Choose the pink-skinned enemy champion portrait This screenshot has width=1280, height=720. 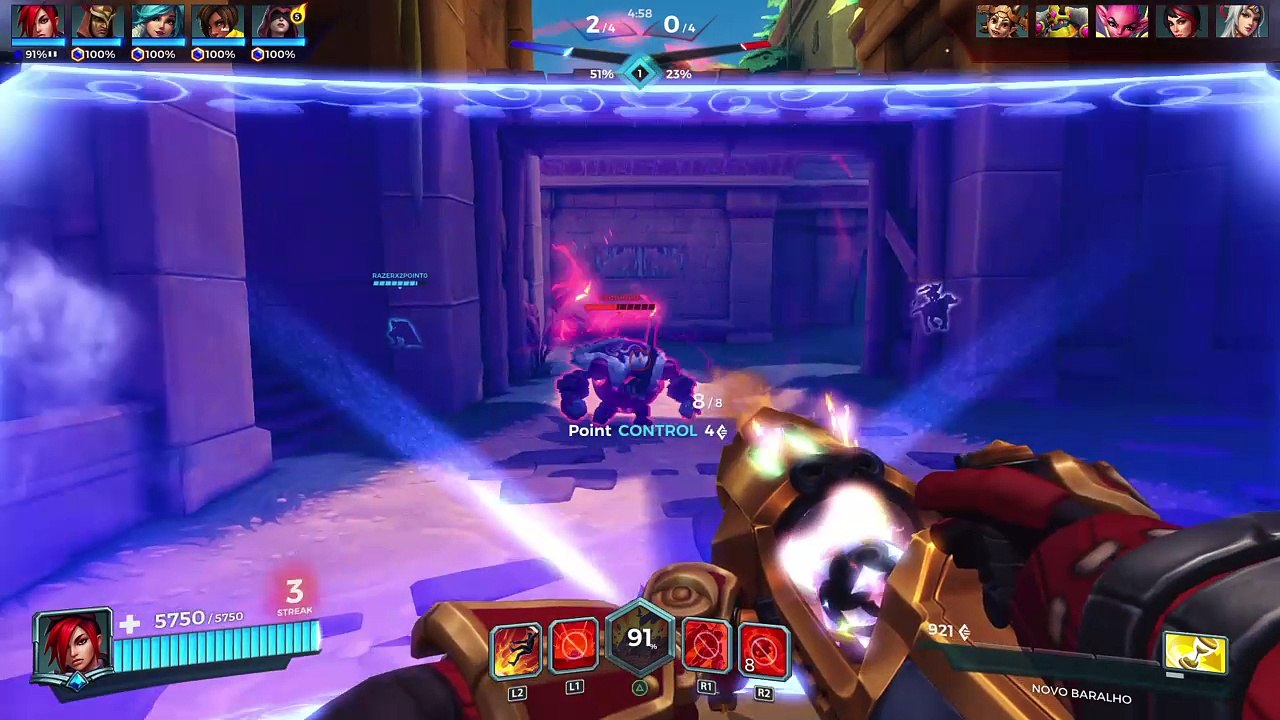point(1122,21)
